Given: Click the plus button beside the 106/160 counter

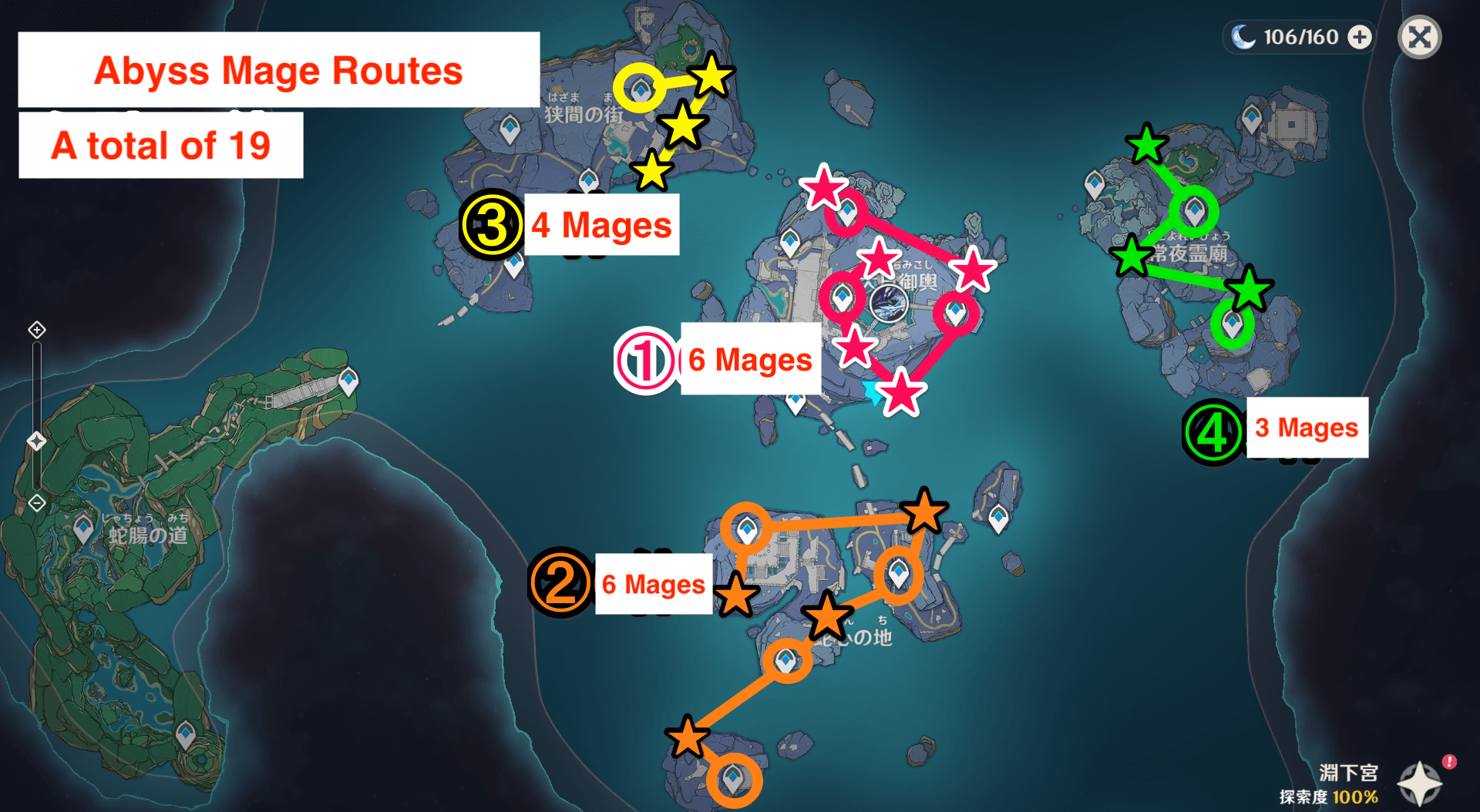Looking at the screenshot, I should tap(1361, 36).
